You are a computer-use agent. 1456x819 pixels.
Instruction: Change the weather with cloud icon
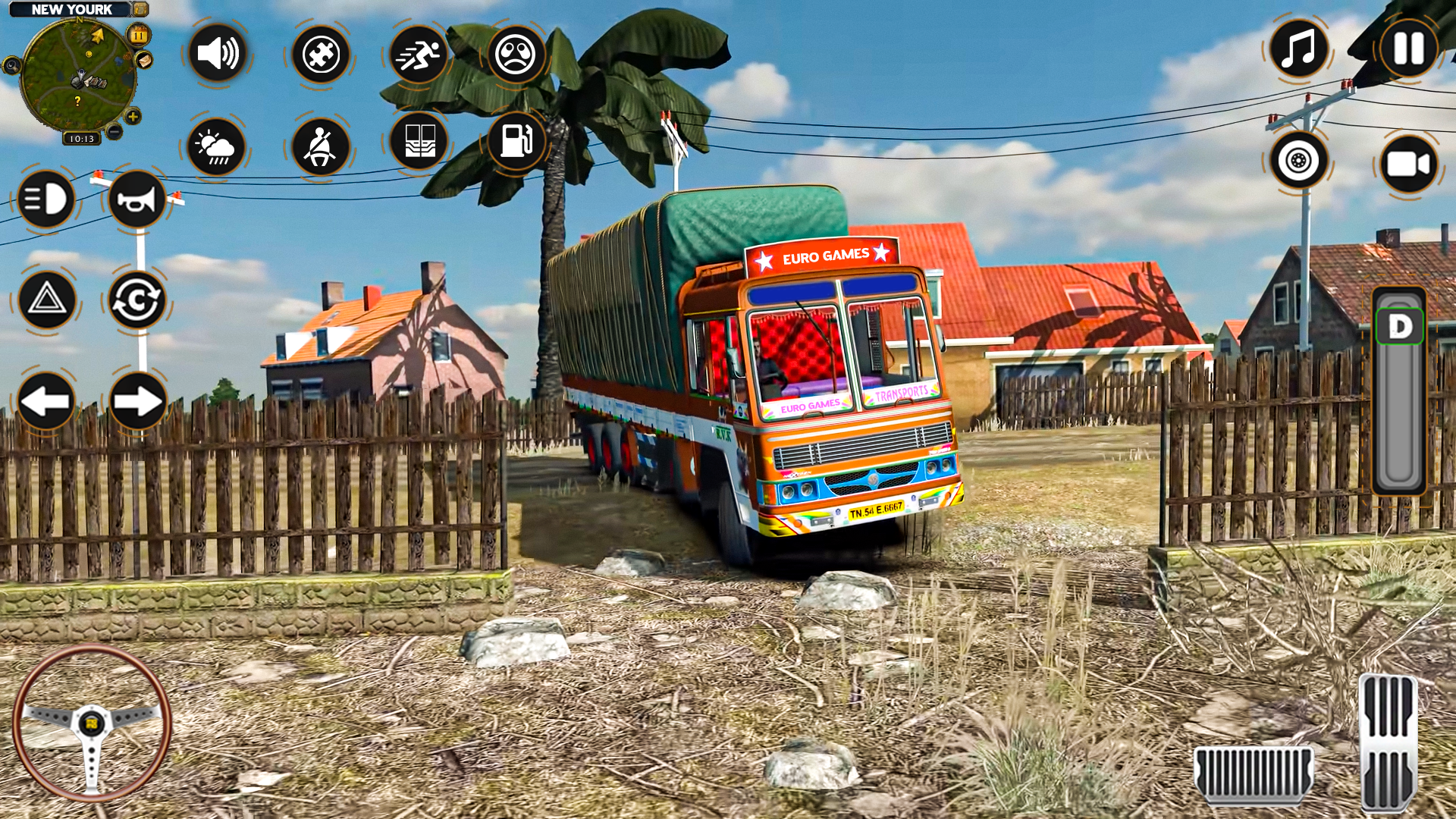click(x=217, y=146)
